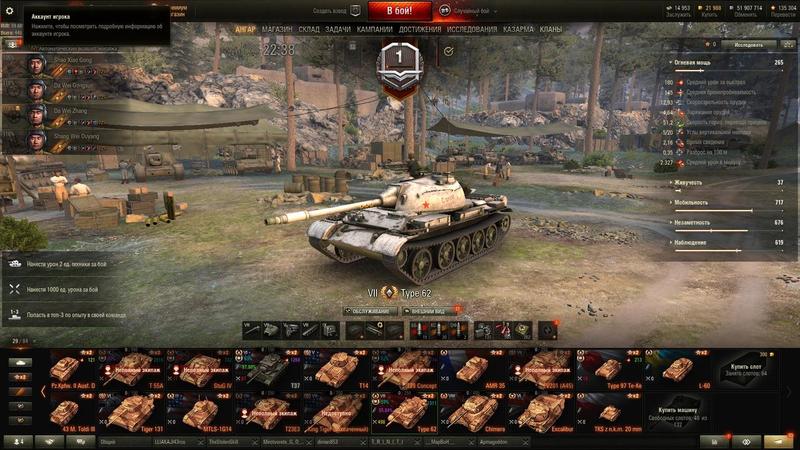Start battle with the red В бой! button

399,11
